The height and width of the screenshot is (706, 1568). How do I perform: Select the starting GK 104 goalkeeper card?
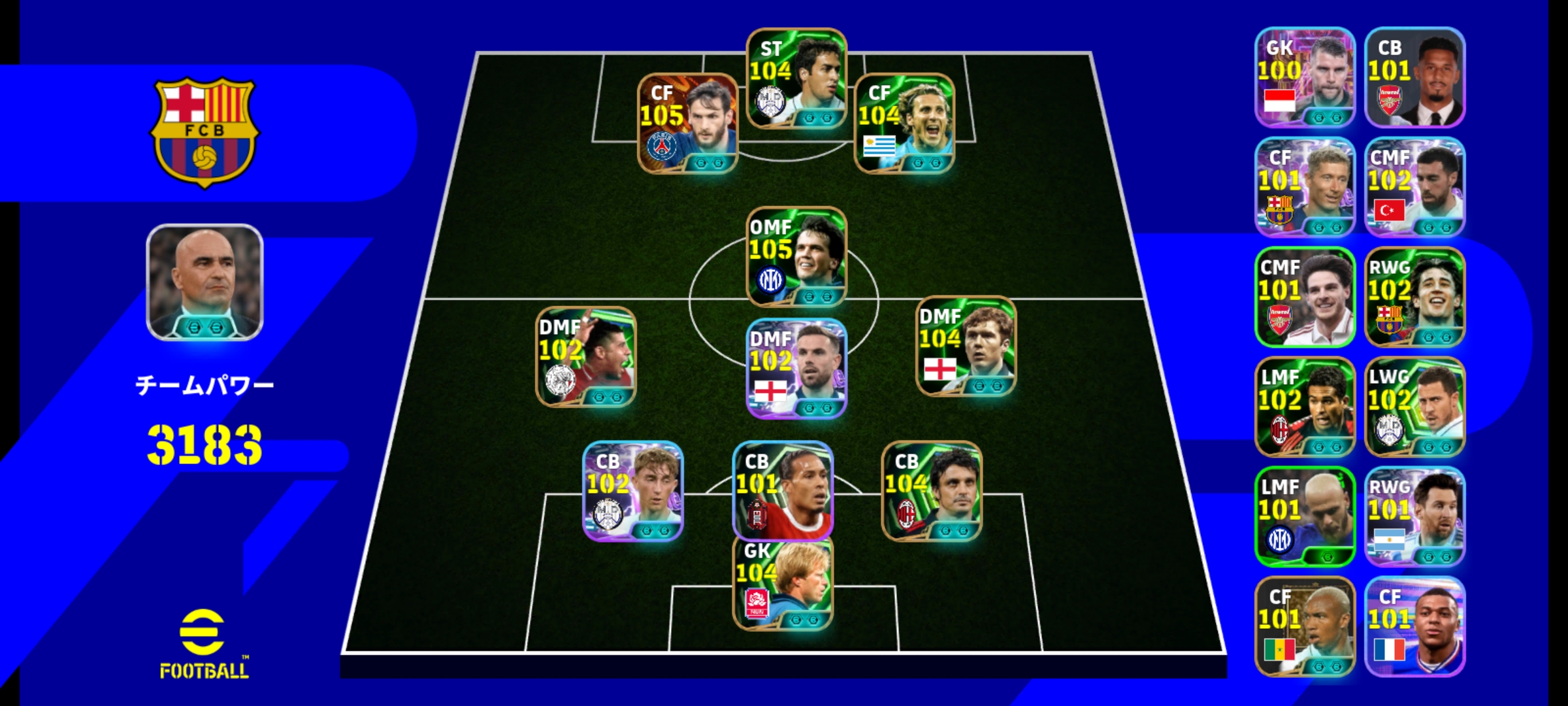click(x=783, y=583)
